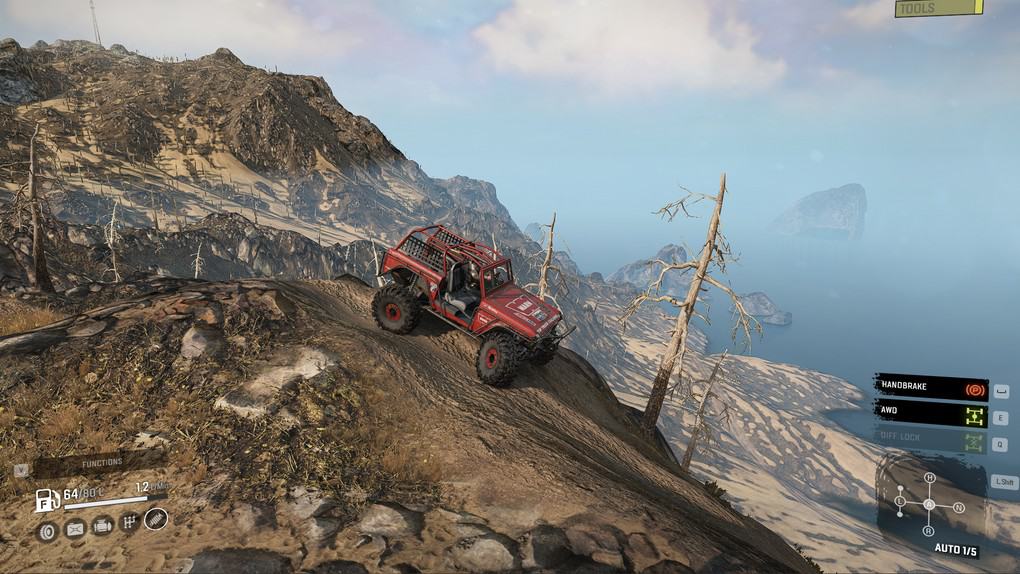Click the suspension damage icon
1020x574 pixels.
click(75, 525)
